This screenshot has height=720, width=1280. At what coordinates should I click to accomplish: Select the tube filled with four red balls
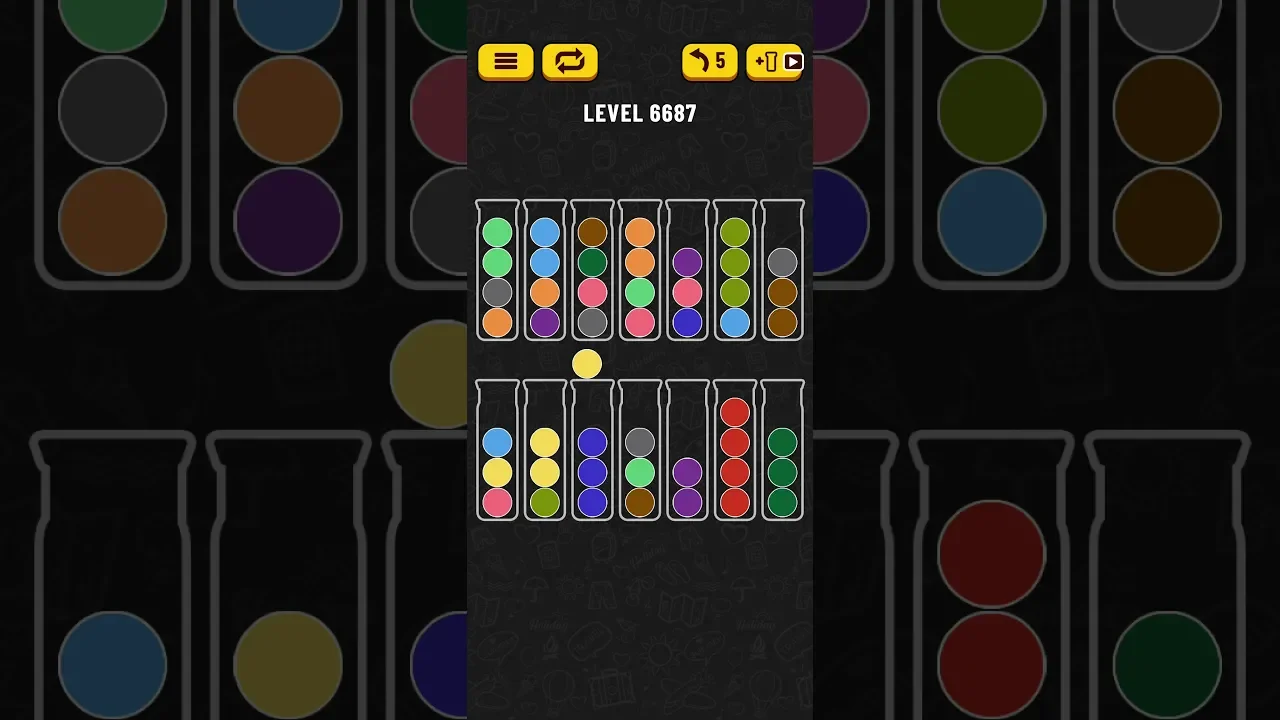735,452
